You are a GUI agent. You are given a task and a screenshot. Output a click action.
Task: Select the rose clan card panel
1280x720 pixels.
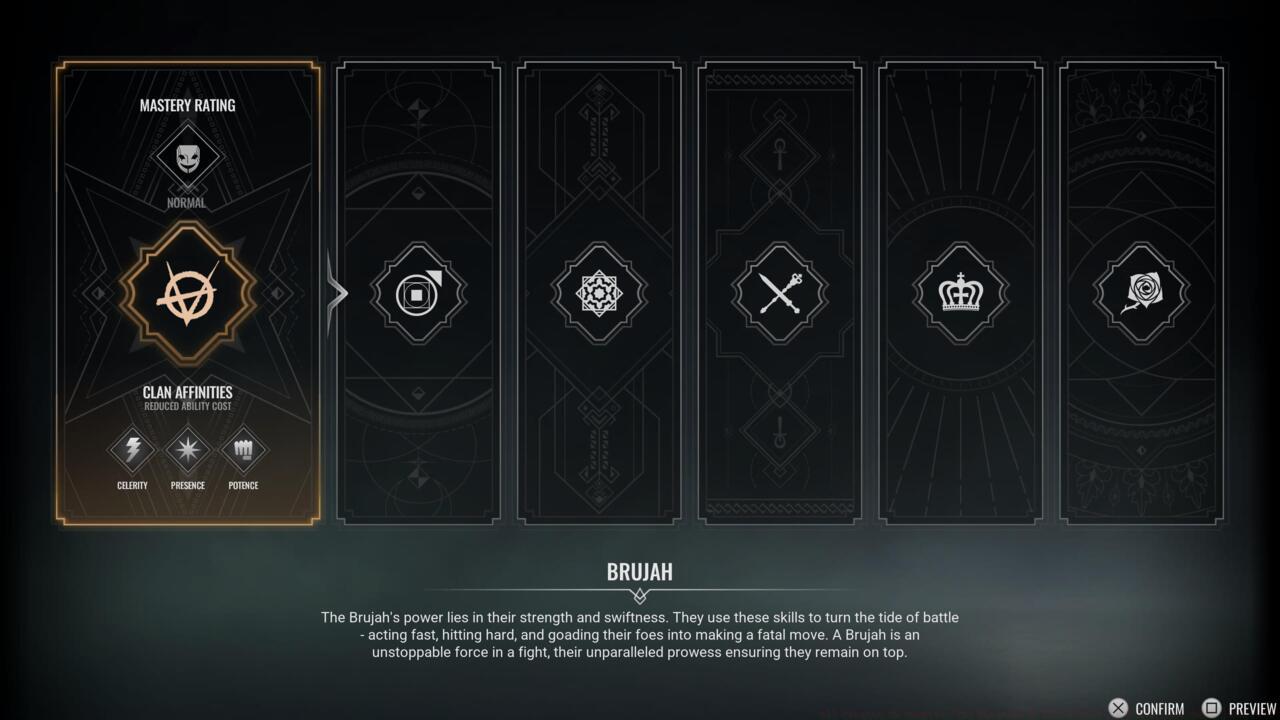click(1141, 292)
